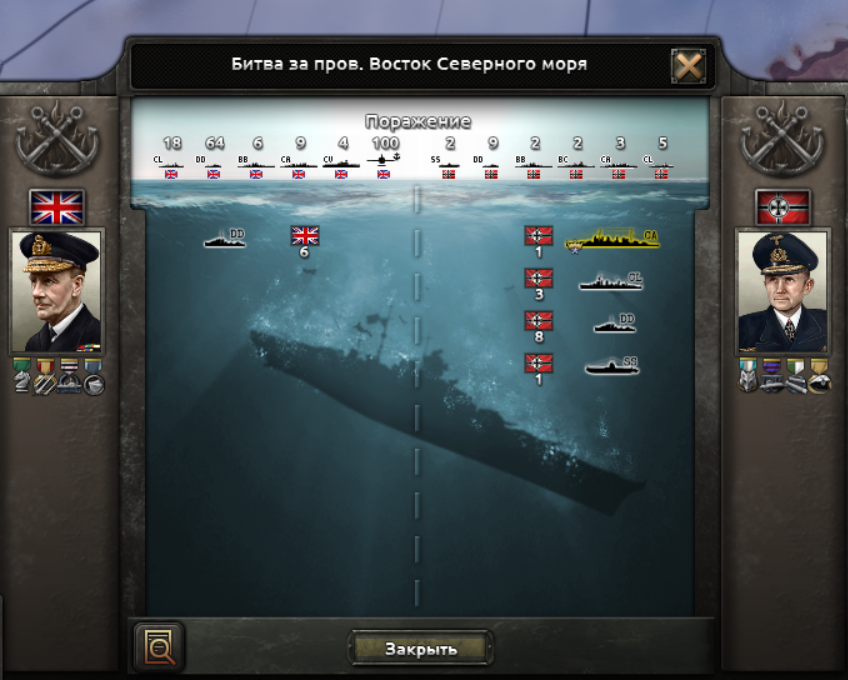
Task: Select the British admiral portrait
Action: (x=55, y=291)
